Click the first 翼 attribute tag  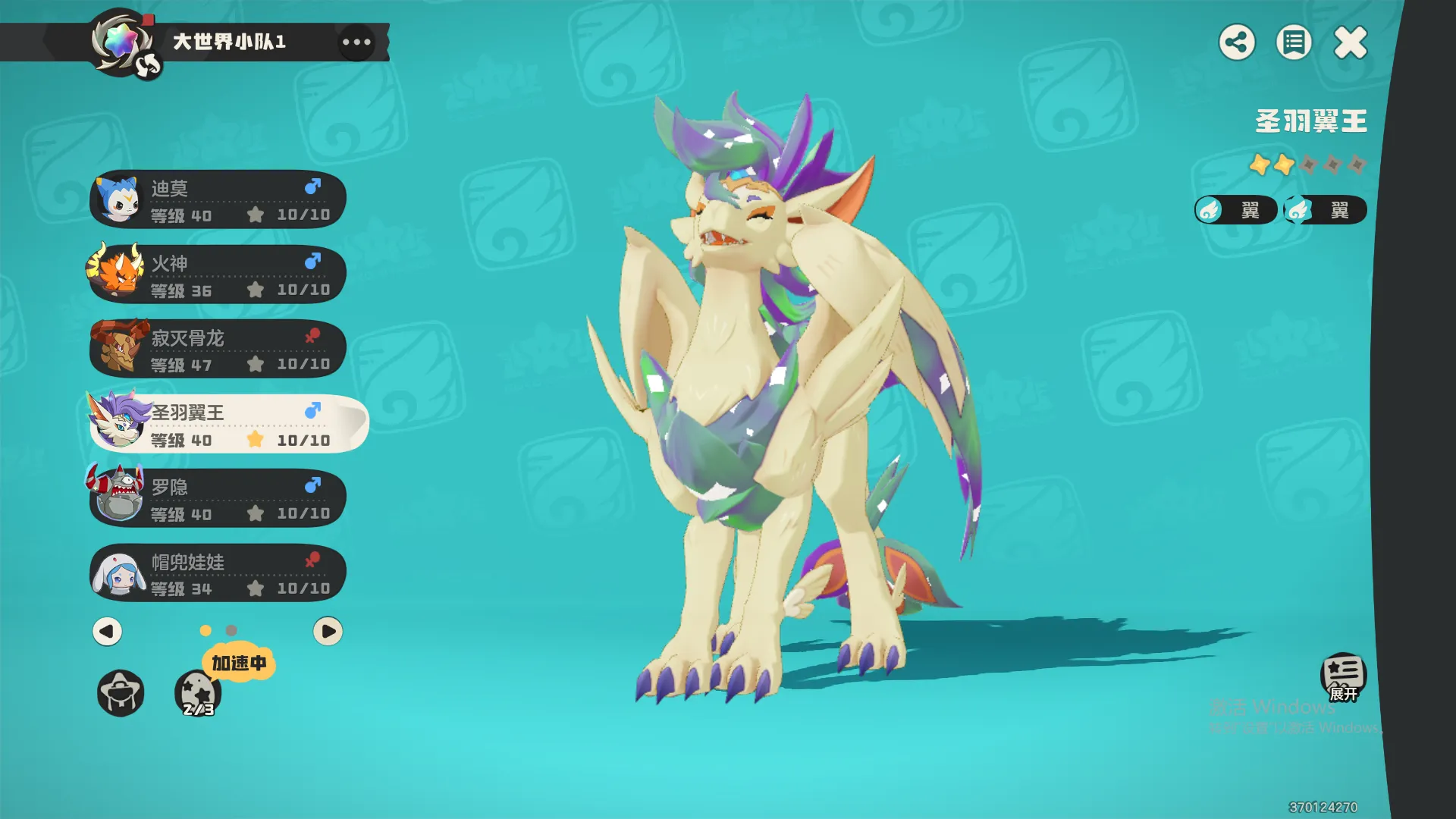[x=1236, y=210]
